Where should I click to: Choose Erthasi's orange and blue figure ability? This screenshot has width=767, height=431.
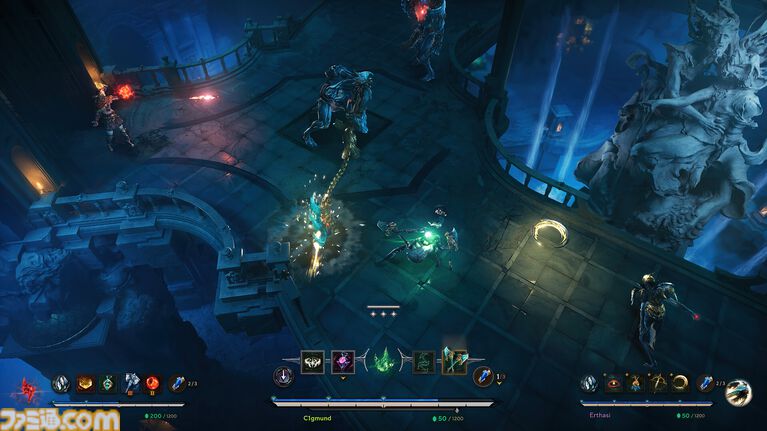[636, 382]
